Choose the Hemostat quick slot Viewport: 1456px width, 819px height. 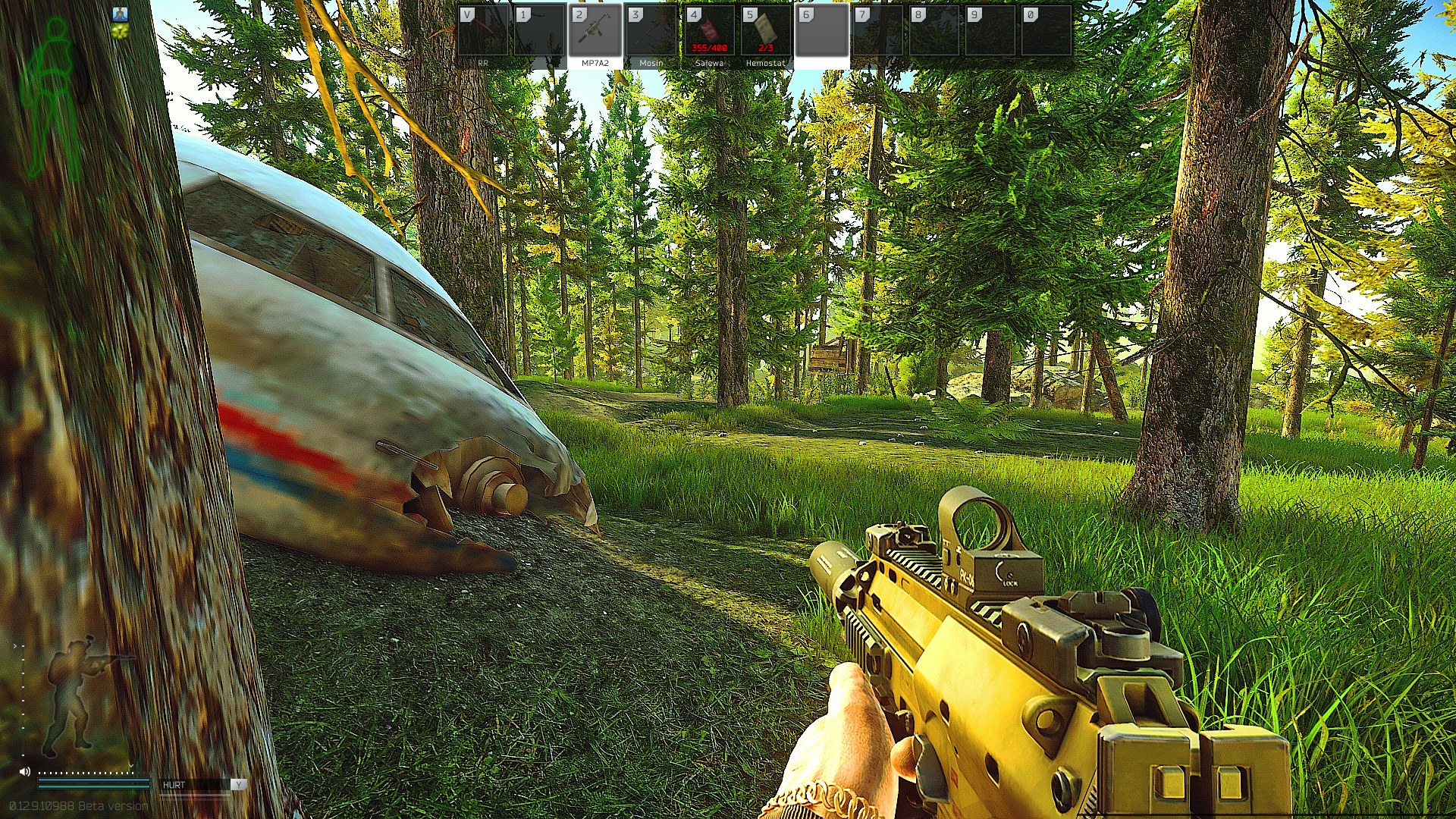765,35
